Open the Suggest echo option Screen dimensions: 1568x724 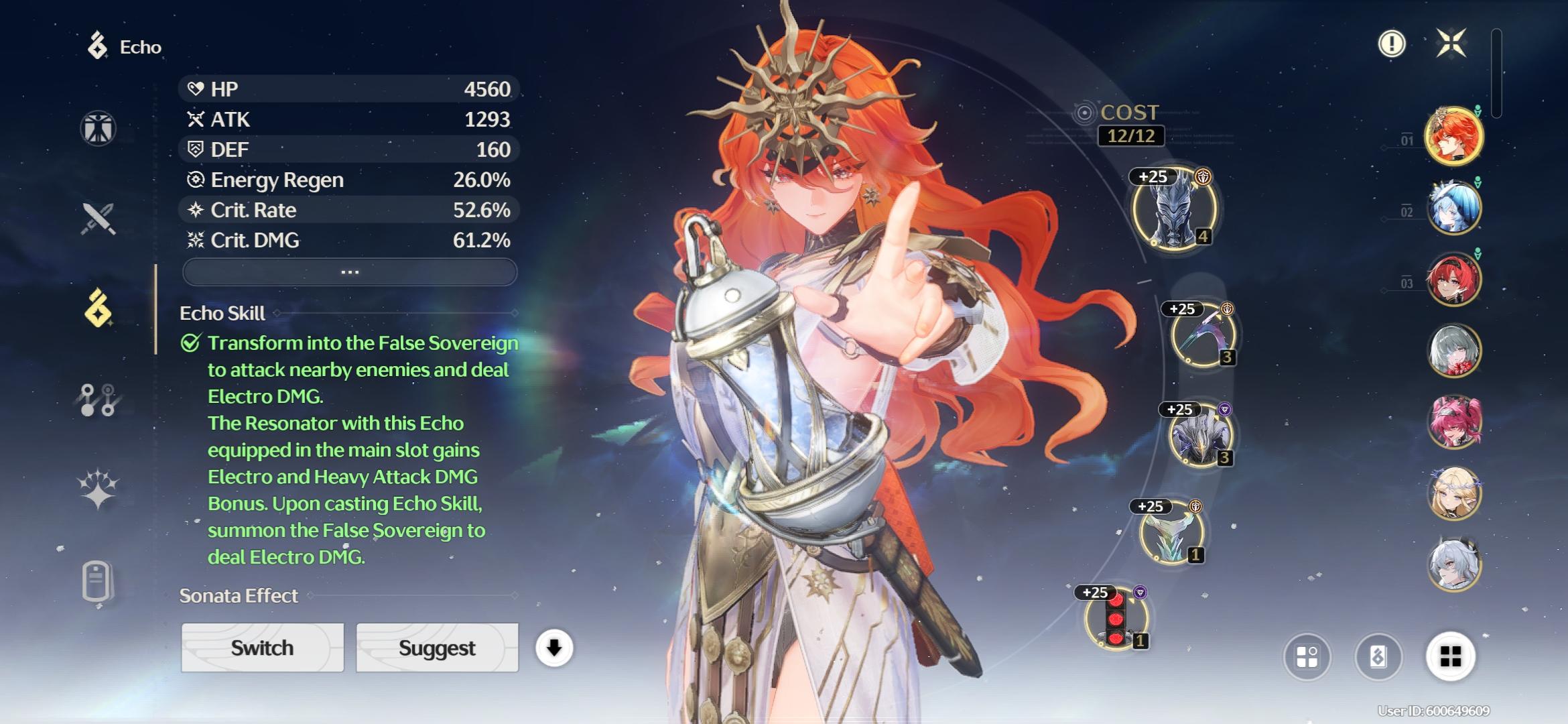click(x=437, y=648)
